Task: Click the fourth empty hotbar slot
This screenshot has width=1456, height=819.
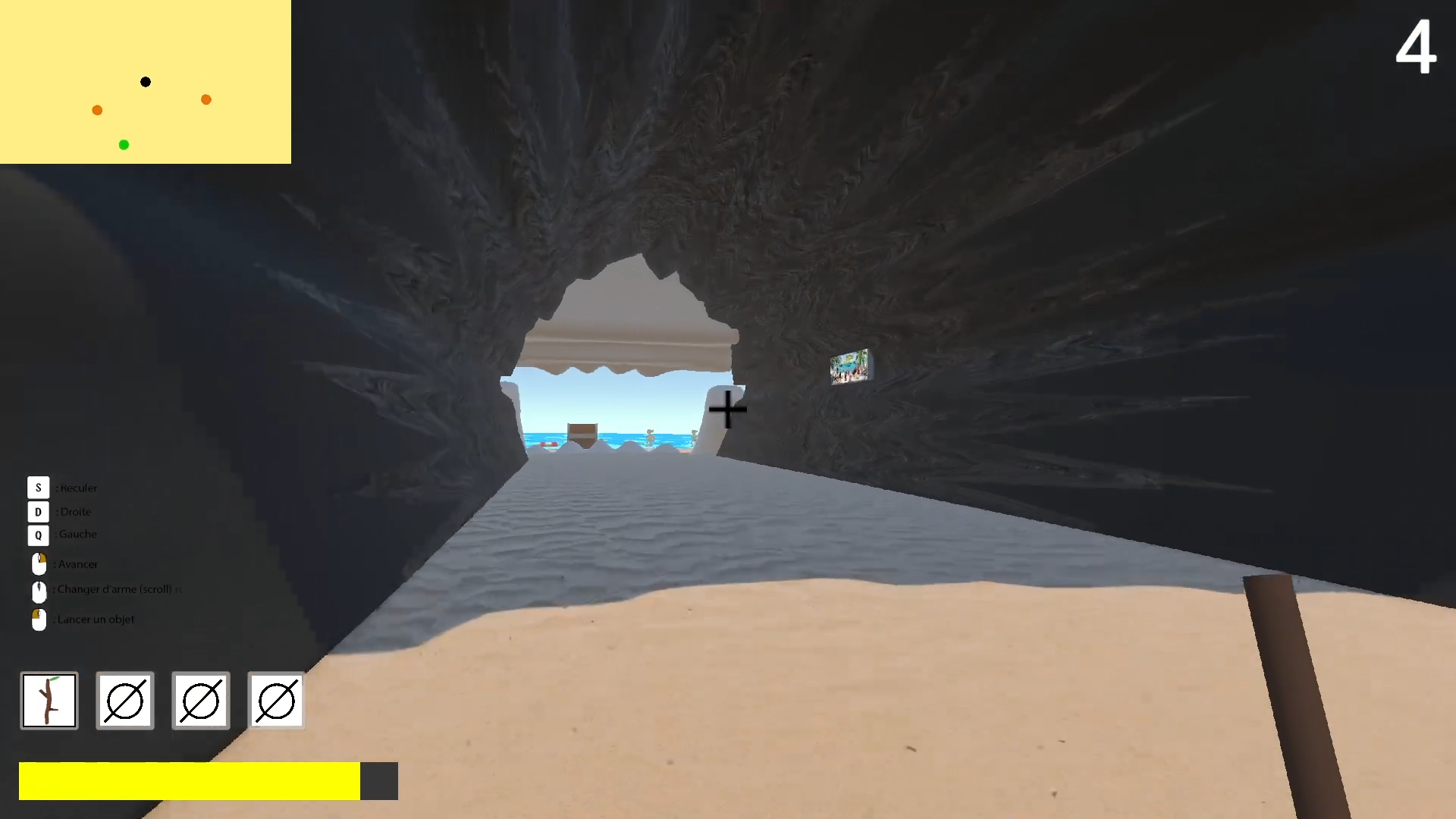Action: [x=276, y=700]
